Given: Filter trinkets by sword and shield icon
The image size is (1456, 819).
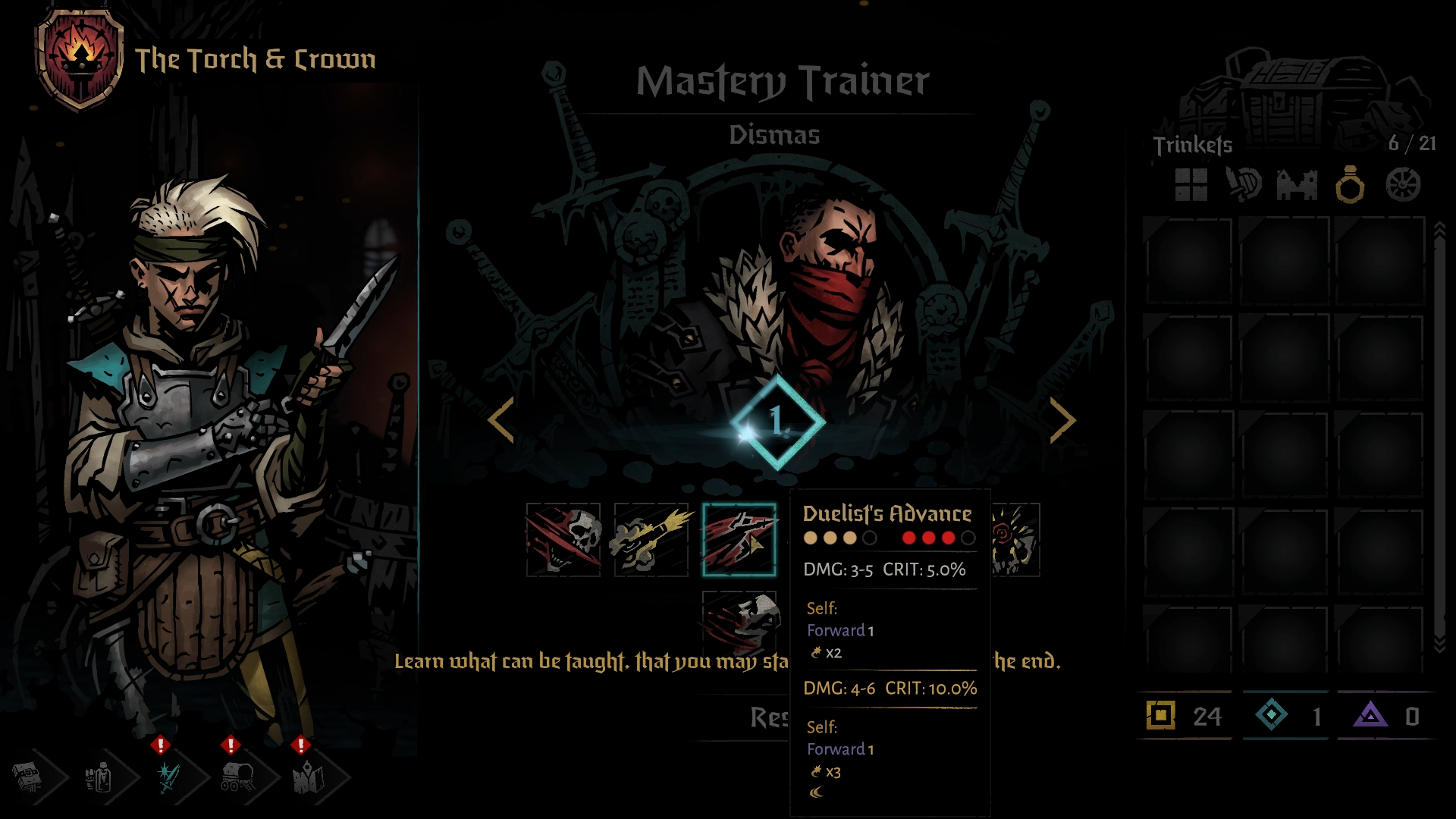Looking at the screenshot, I should click(x=1244, y=184).
